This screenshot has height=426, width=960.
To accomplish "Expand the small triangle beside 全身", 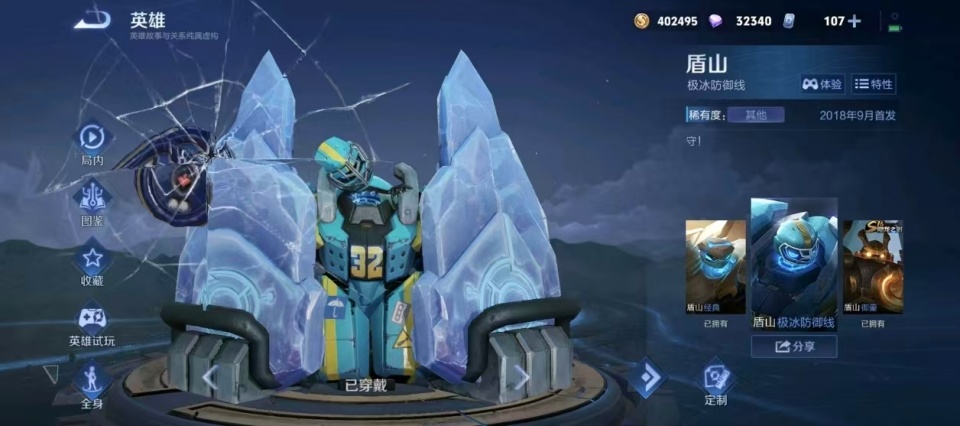I will 51,374.
